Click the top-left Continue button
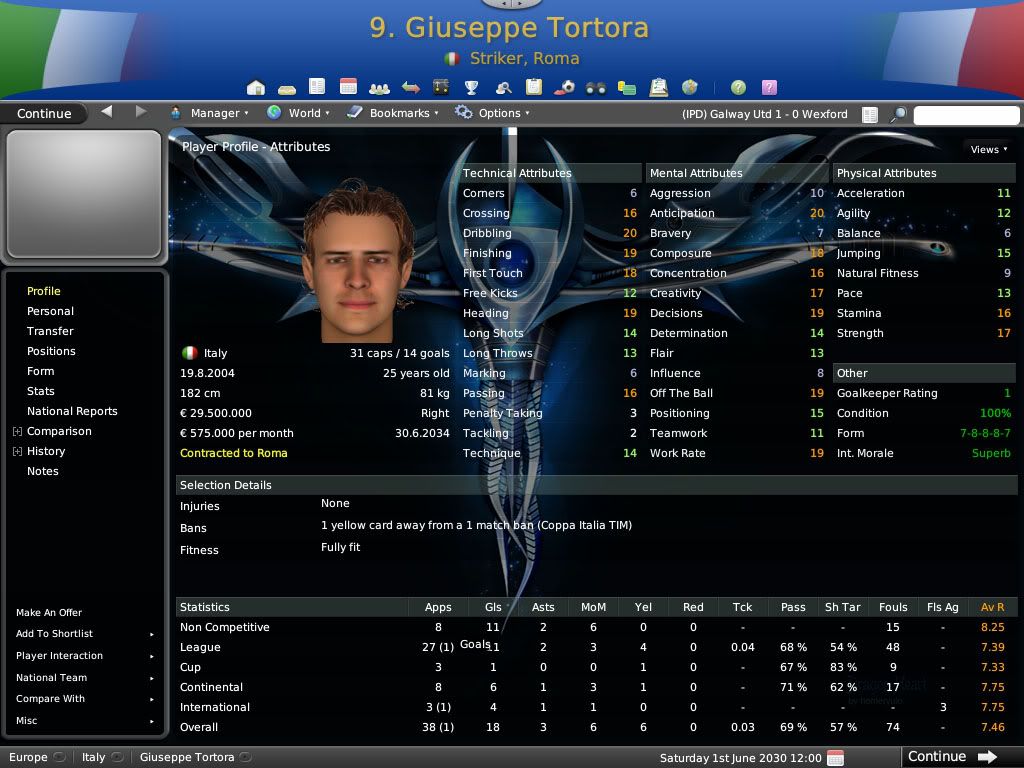The image size is (1024, 768). click(44, 113)
